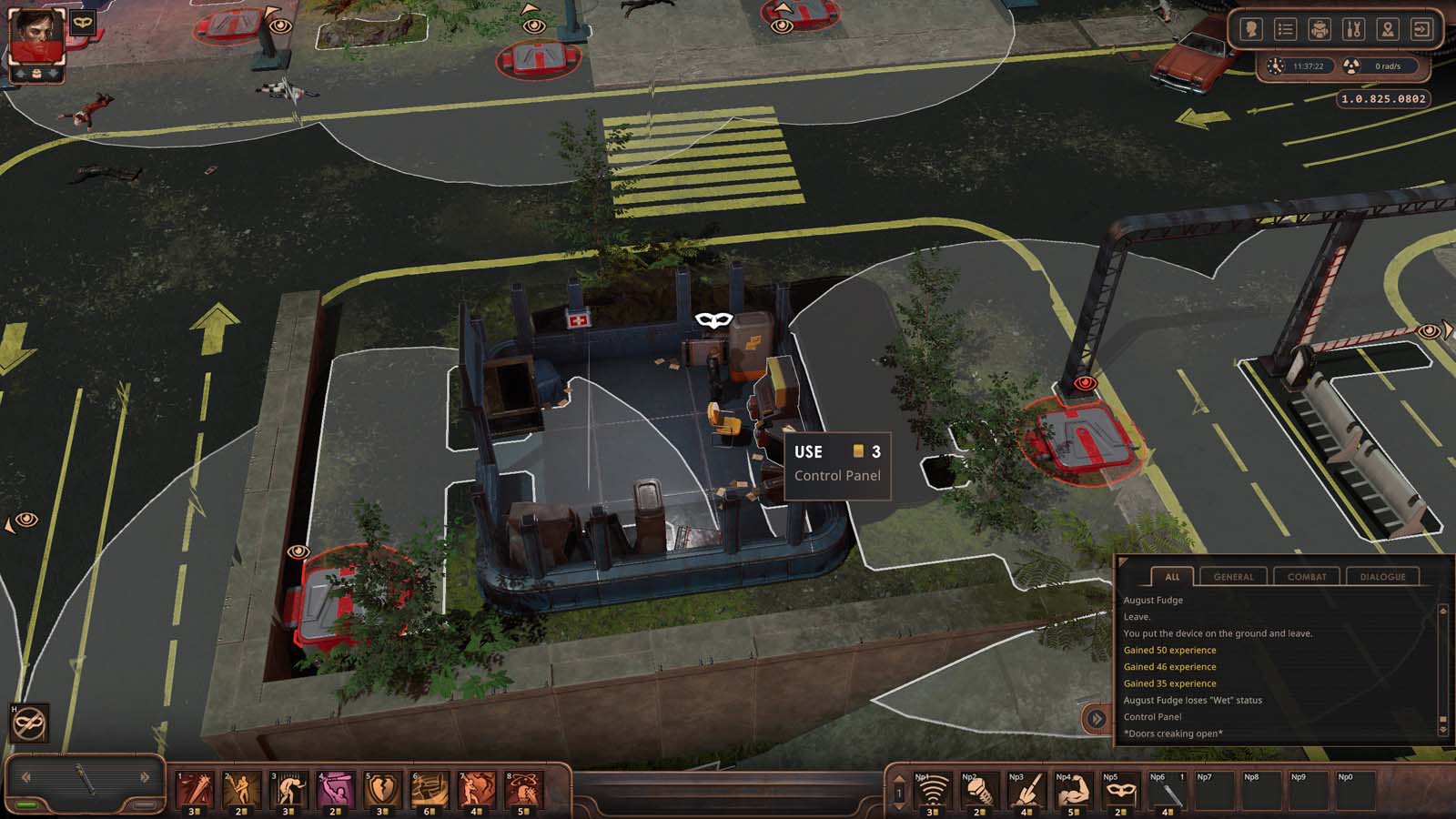Click the hotbar page up stepper arrow
The width and height of the screenshot is (1456, 819).
pyautogui.click(x=898, y=779)
